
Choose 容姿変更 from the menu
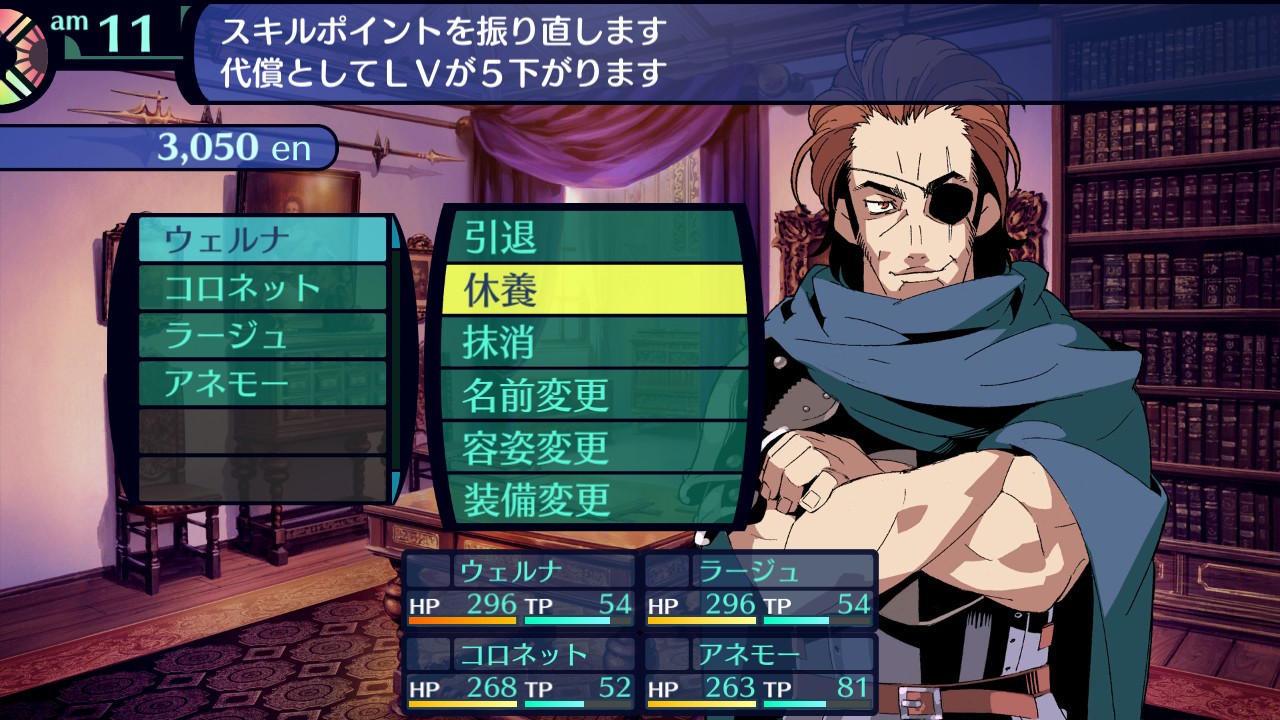[594, 447]
